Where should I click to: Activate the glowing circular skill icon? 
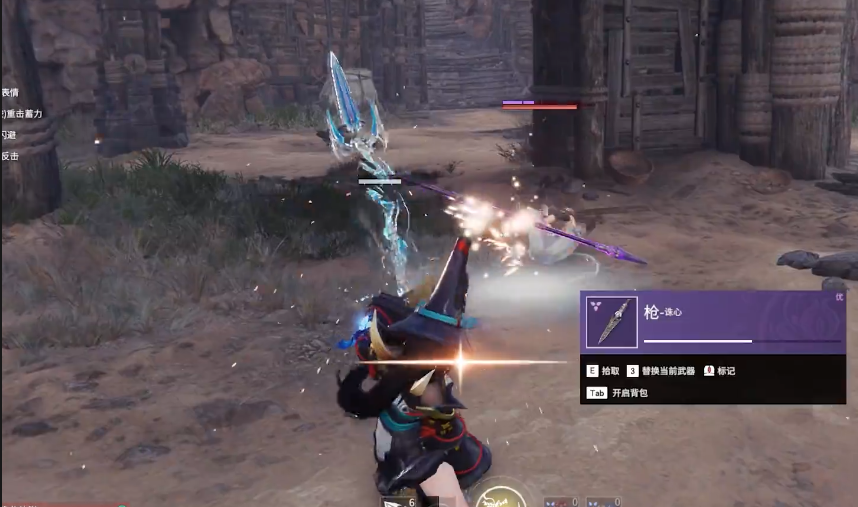497,497
